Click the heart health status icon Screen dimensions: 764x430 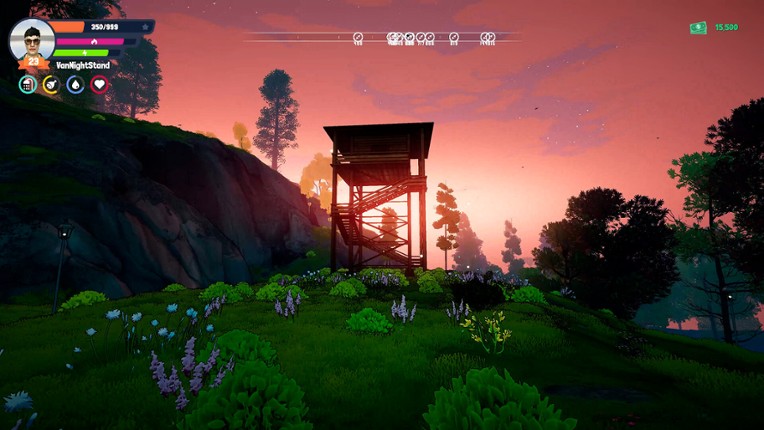[x=99, y=85]
